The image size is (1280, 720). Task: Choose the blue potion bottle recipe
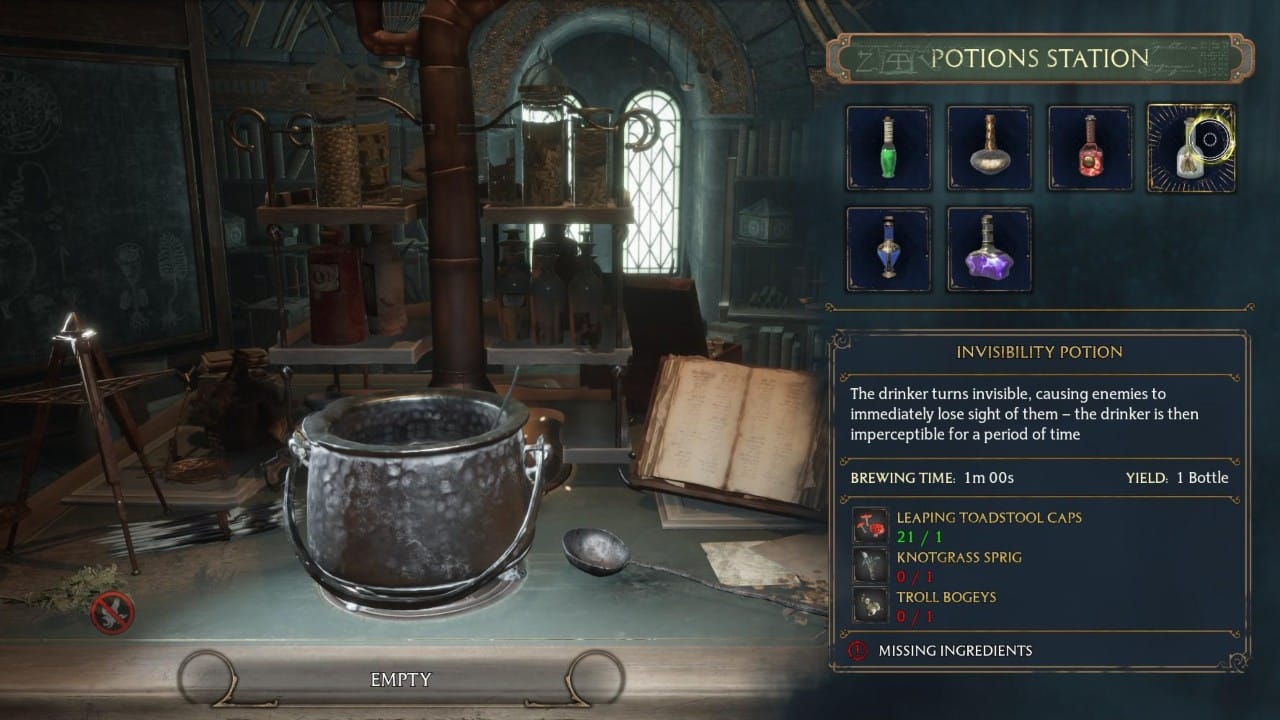889,249
